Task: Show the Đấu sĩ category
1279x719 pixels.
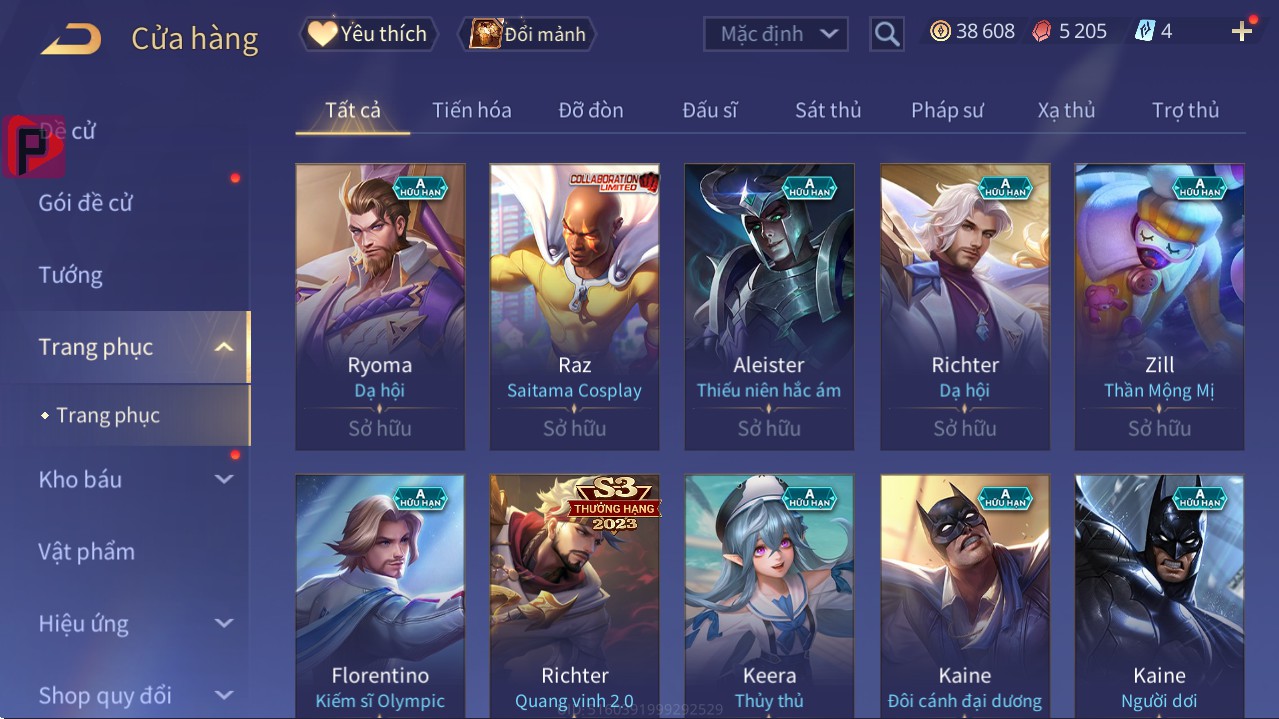Action: (709, 110)
